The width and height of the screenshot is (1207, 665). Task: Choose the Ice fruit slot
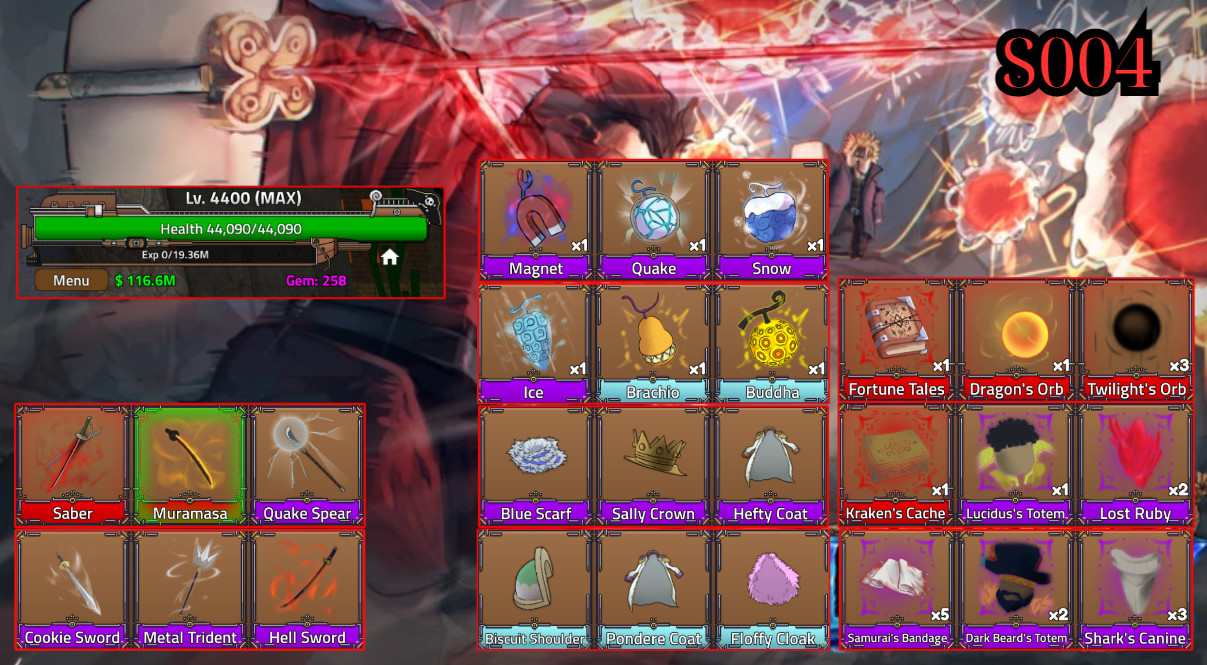click(x=536, y=343)
